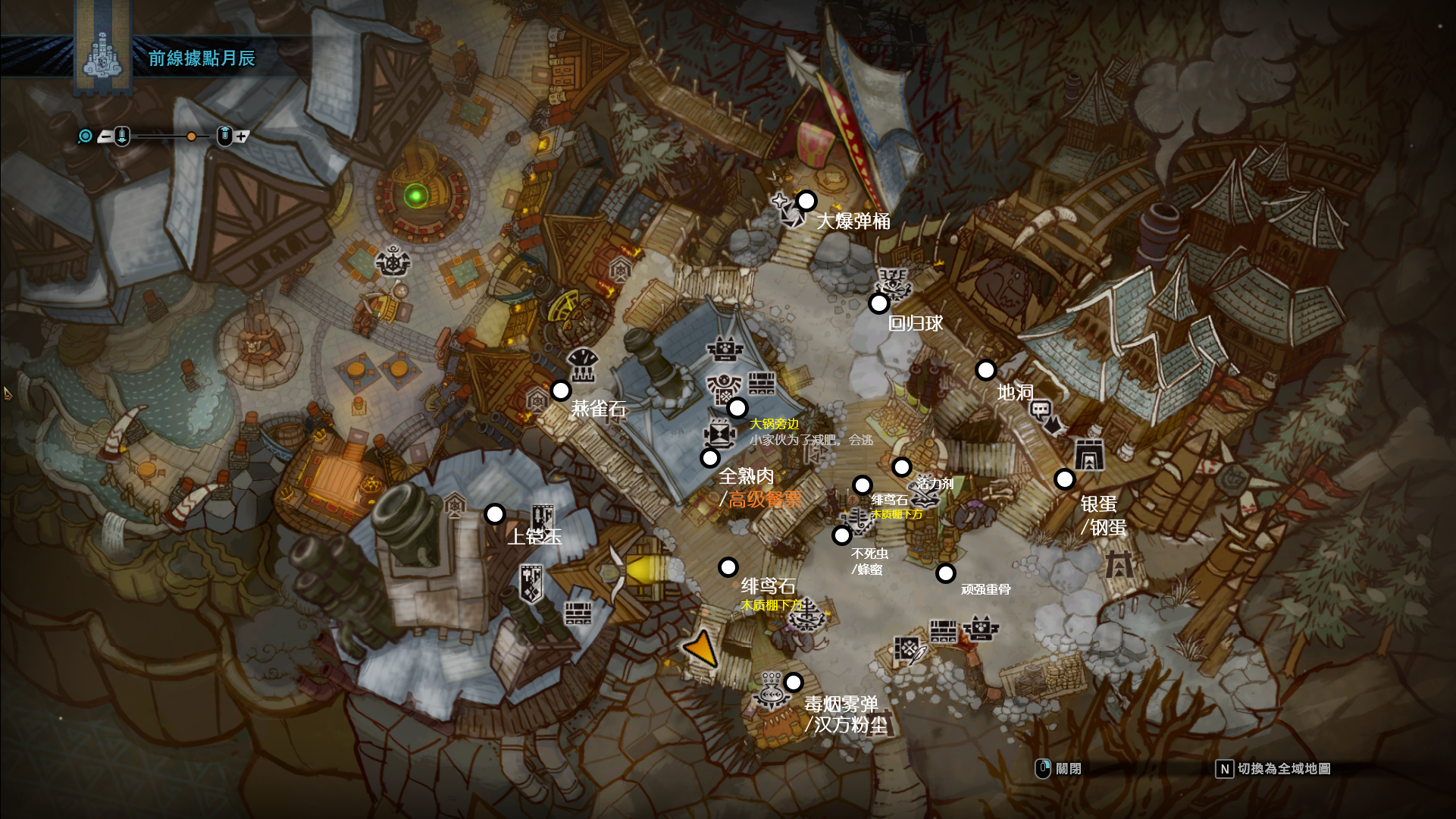
Task: Select the marker labeled 大爆弹桶
Action: pos(806,201)
